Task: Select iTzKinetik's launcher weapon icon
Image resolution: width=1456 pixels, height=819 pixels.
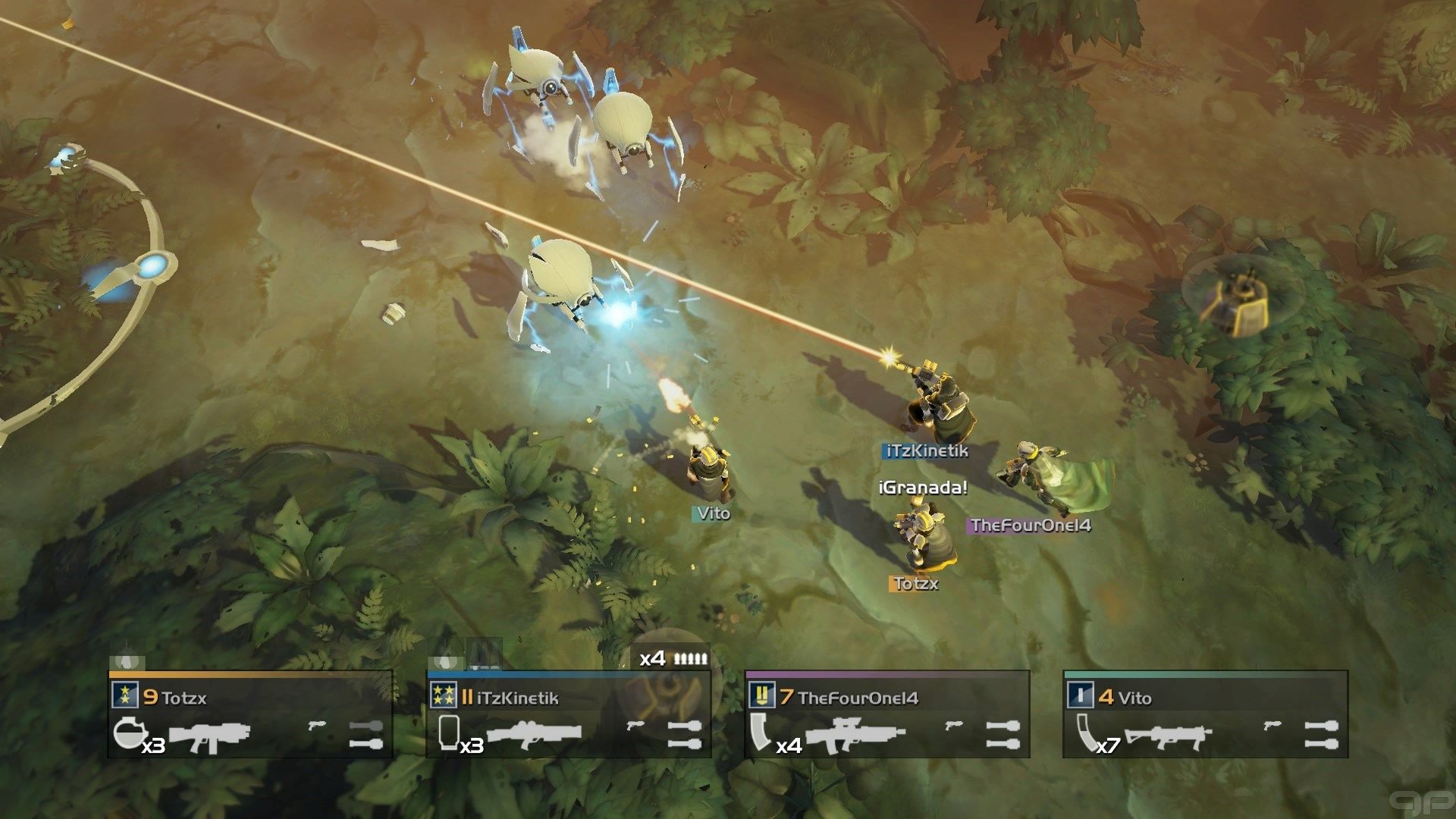Action: (x=534, y=734)
